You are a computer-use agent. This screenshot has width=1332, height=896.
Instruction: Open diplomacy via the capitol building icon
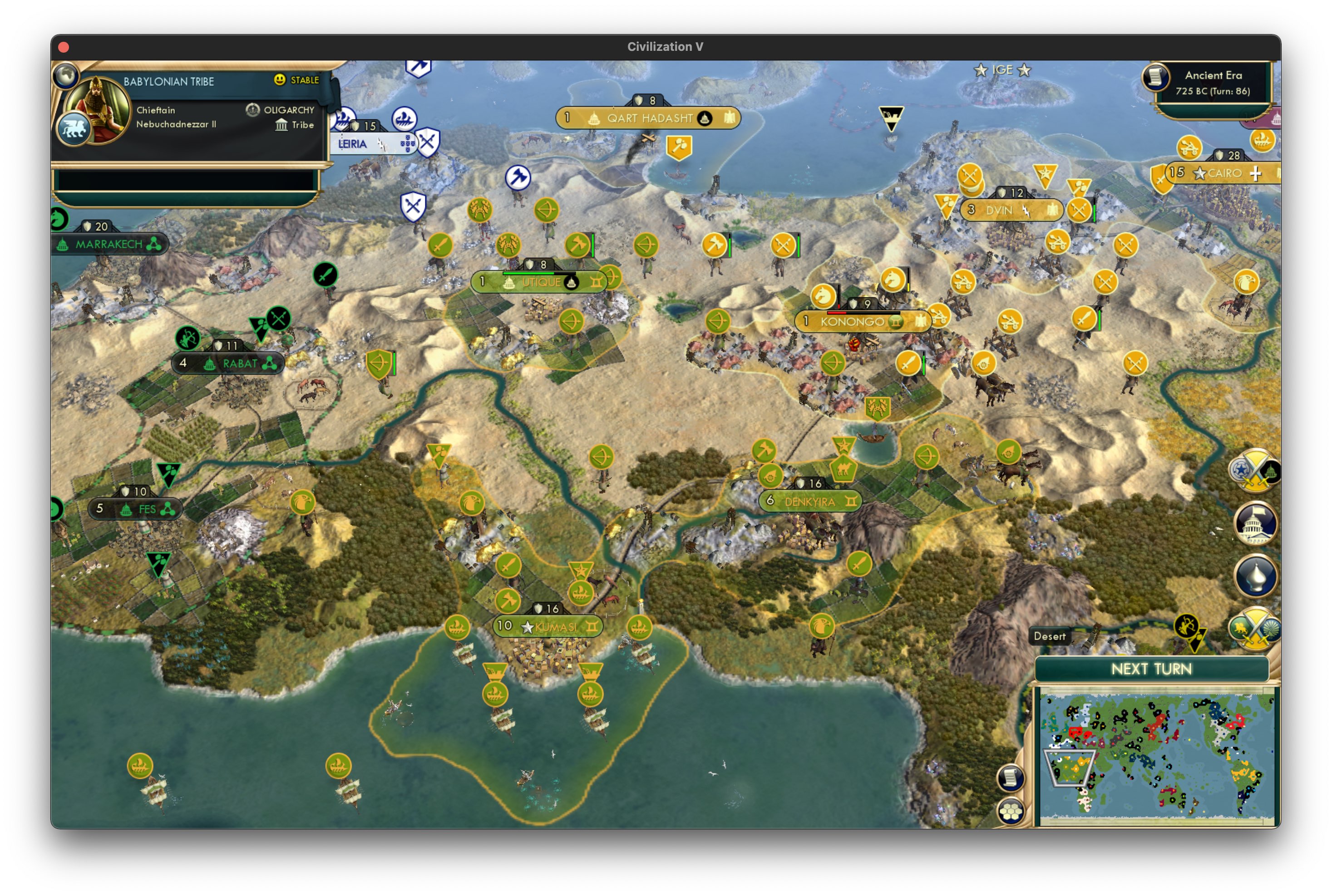click(x=1256, y=524)
